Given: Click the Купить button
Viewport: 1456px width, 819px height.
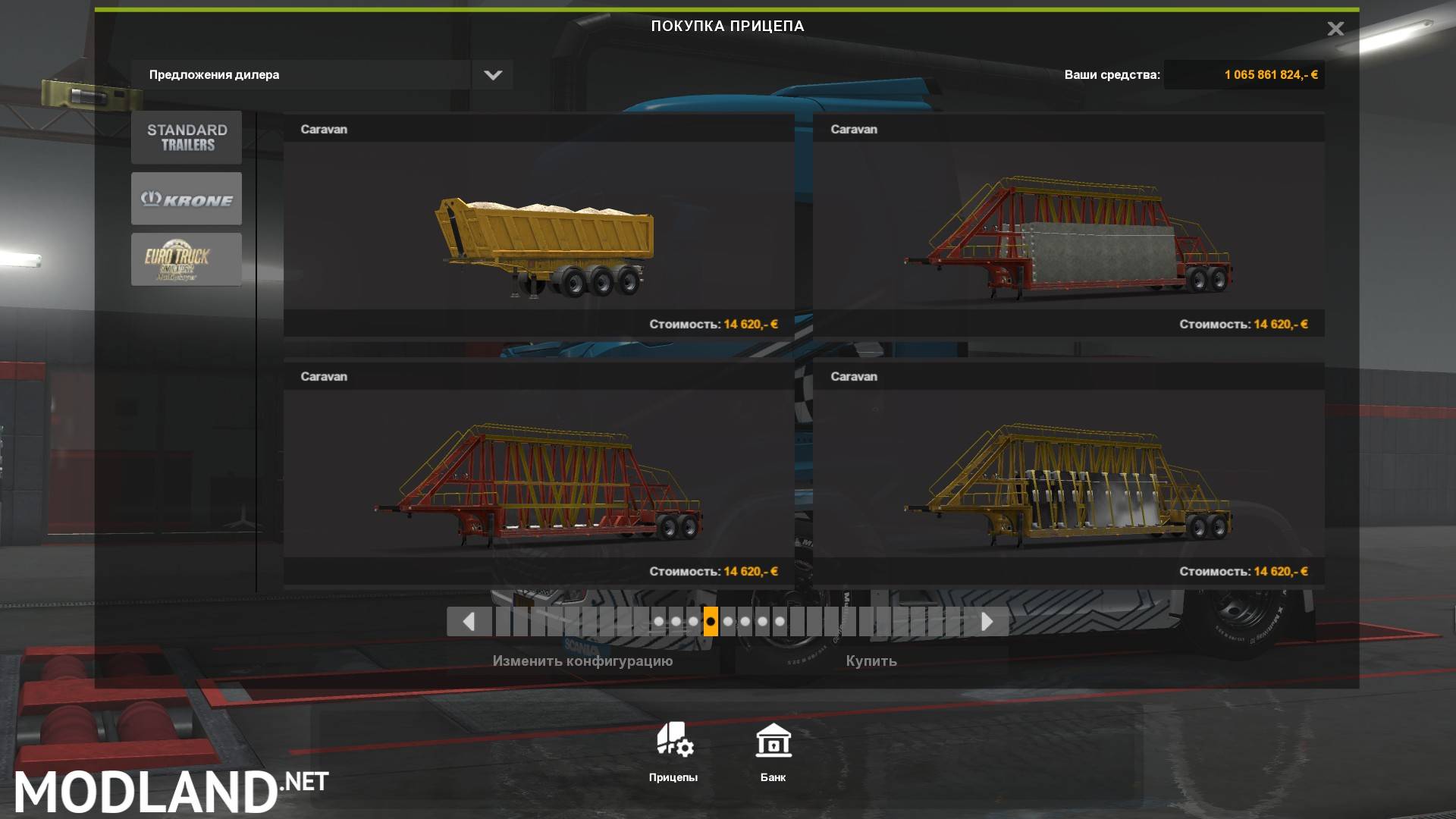Looking at the screenshot, I should pos(871,661).
